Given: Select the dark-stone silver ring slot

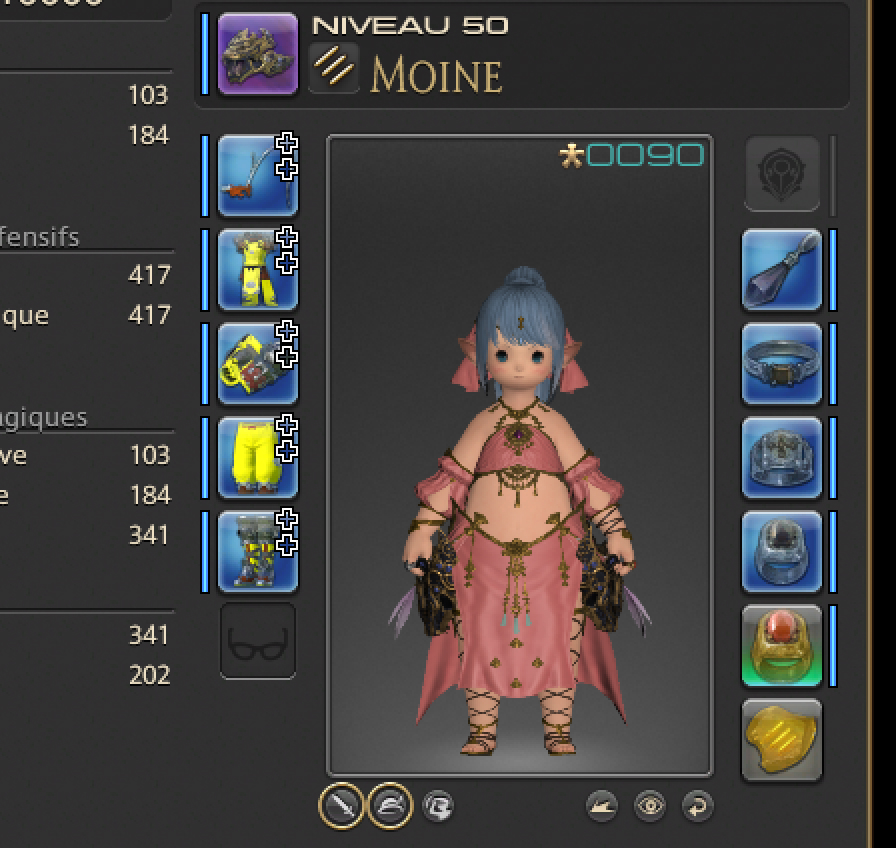Looking at the screenshot, I should tap(781, 551).
